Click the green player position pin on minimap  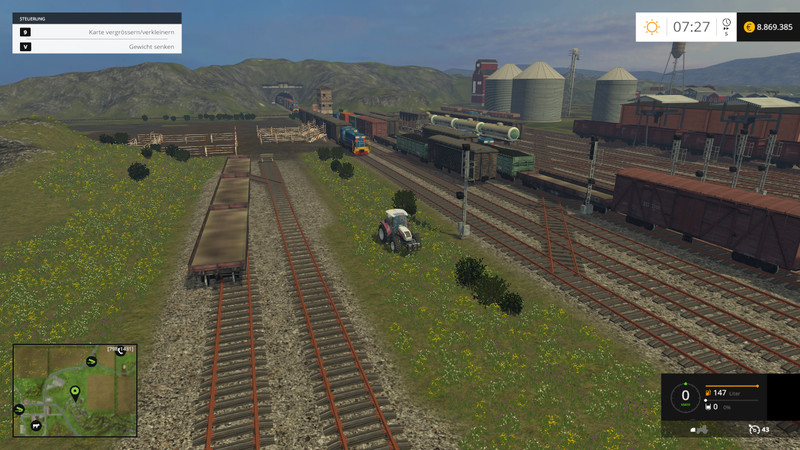(75, 392)
